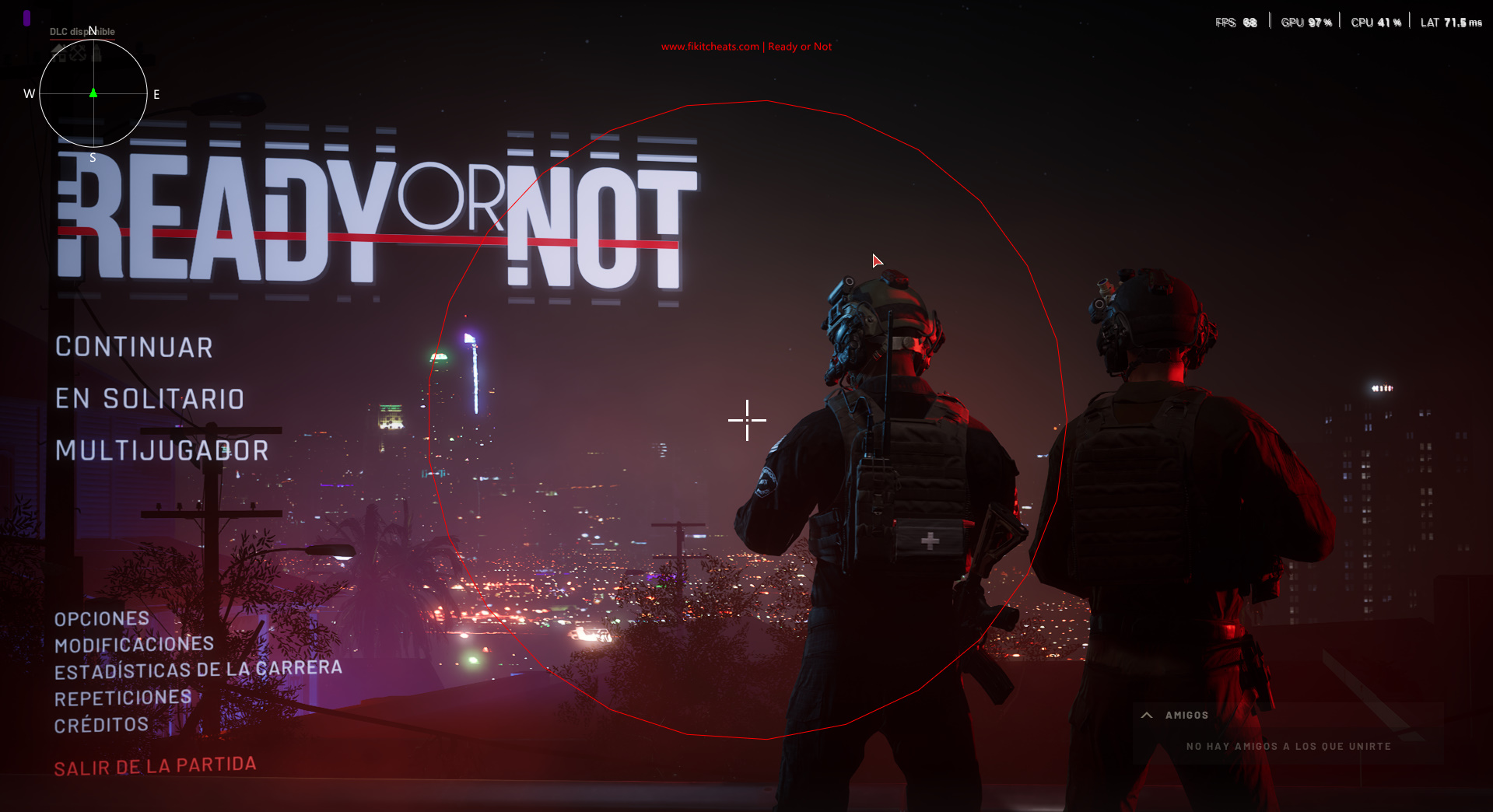Image resolution: width=1493 pixels, height=812 pixels.
Task: Open EN SOLITARIO mode
Action: [x=151, y=398]
